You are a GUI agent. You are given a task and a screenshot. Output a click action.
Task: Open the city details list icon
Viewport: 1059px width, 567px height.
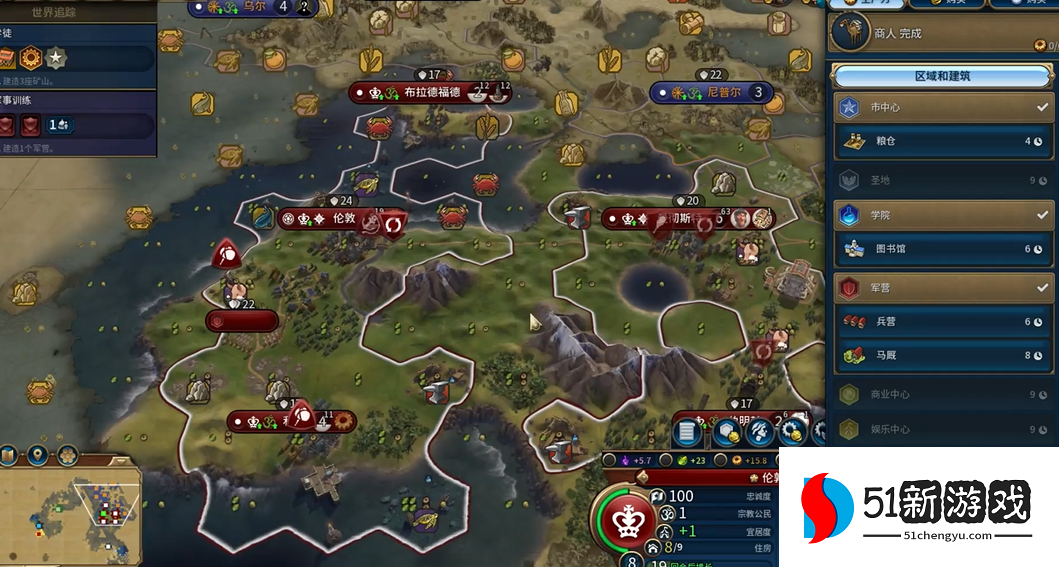tap(686, 432)
